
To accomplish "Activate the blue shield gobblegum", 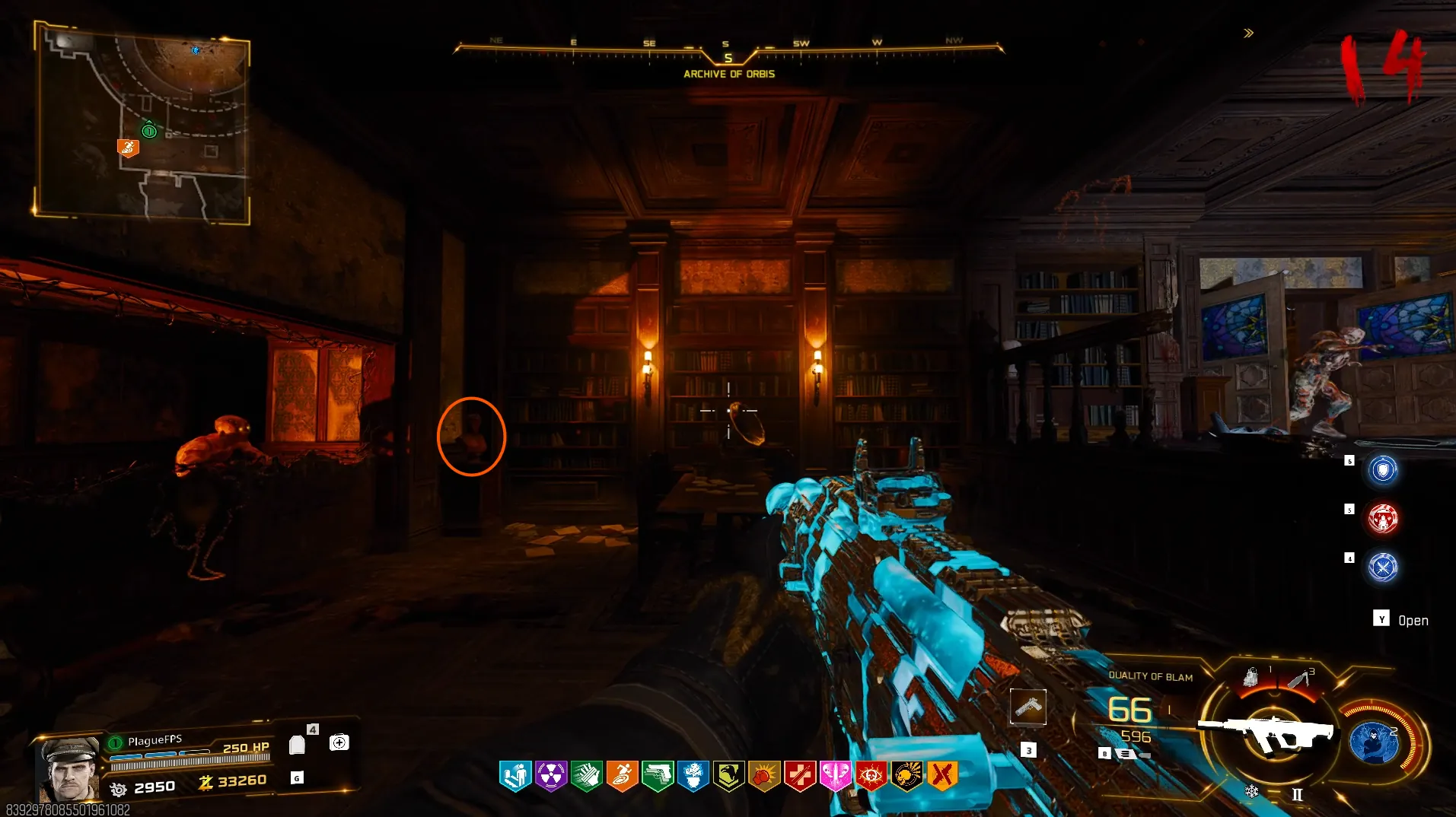I will [x=1383, y=469].
